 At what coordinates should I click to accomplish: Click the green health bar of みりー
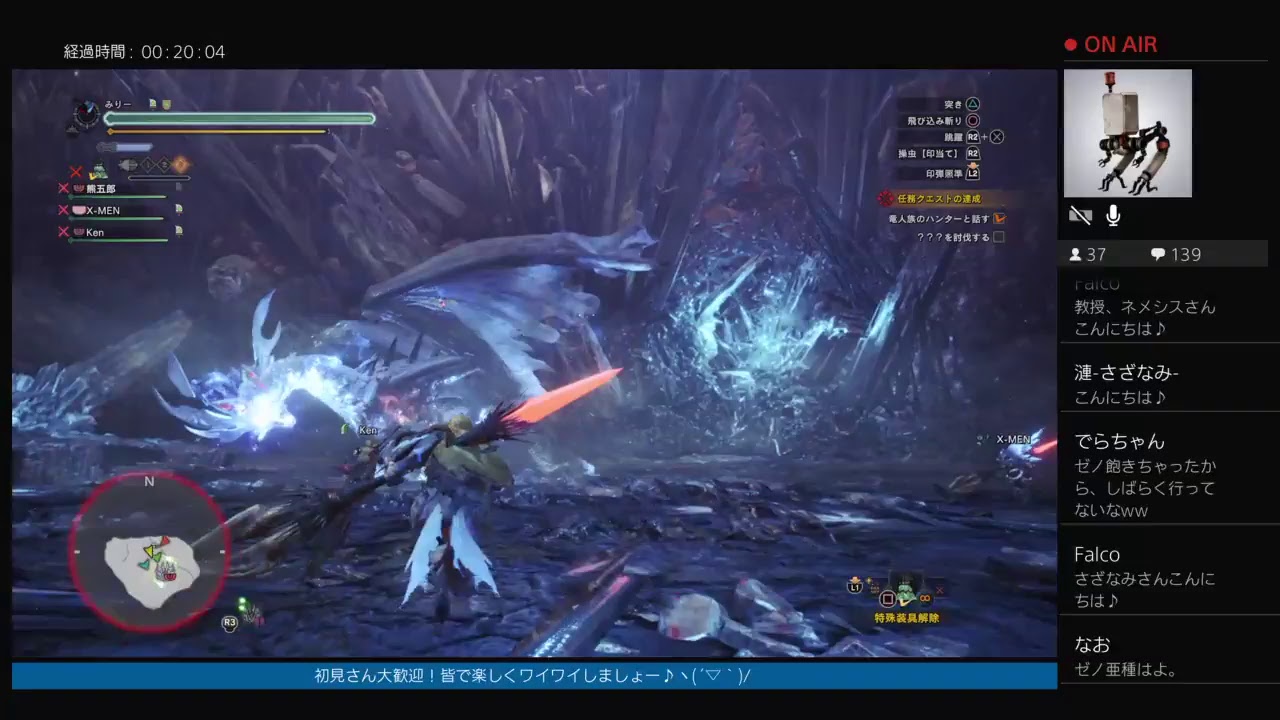click(x=240, y=118)
